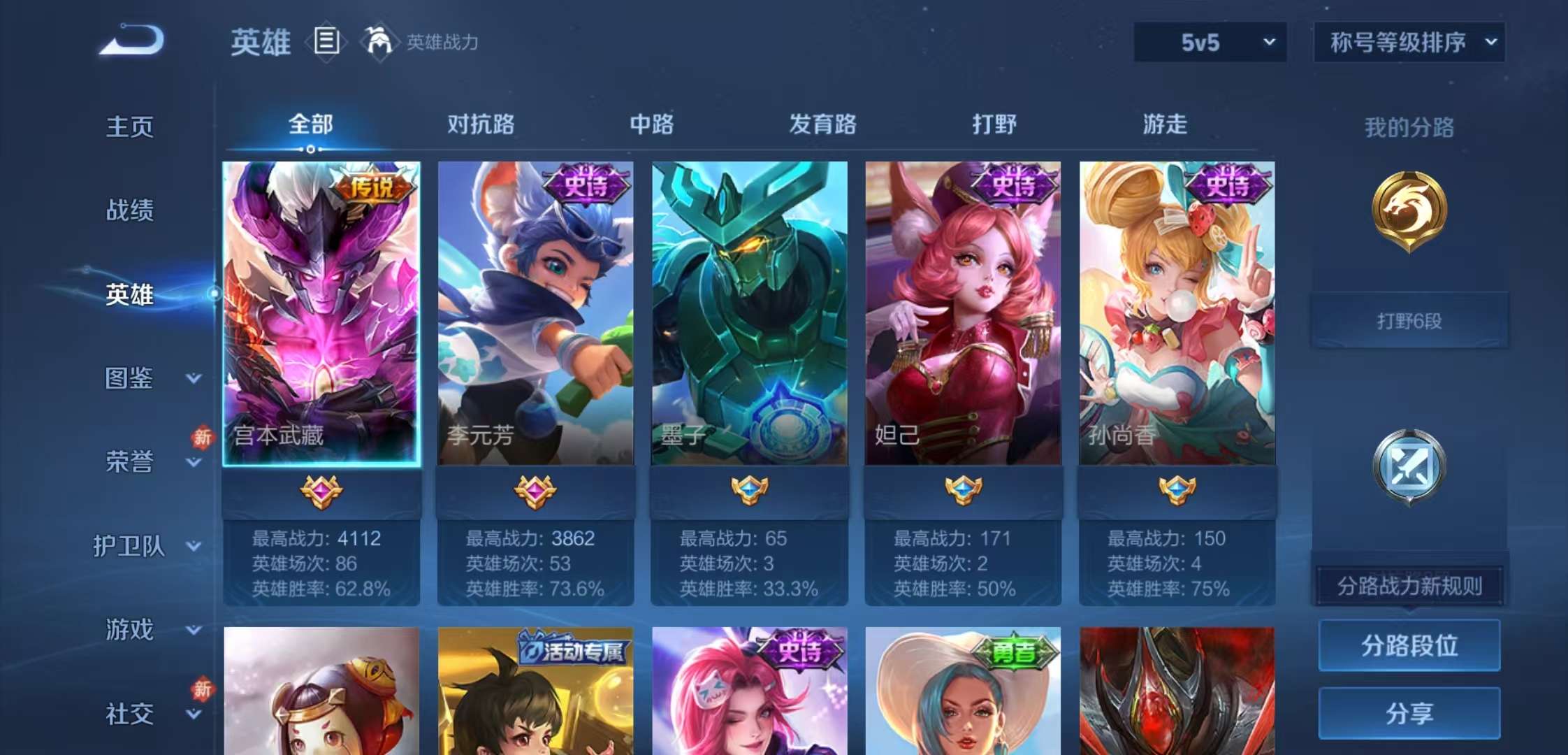Switch to the 对抗路 tab

click(x=480, y=125)
